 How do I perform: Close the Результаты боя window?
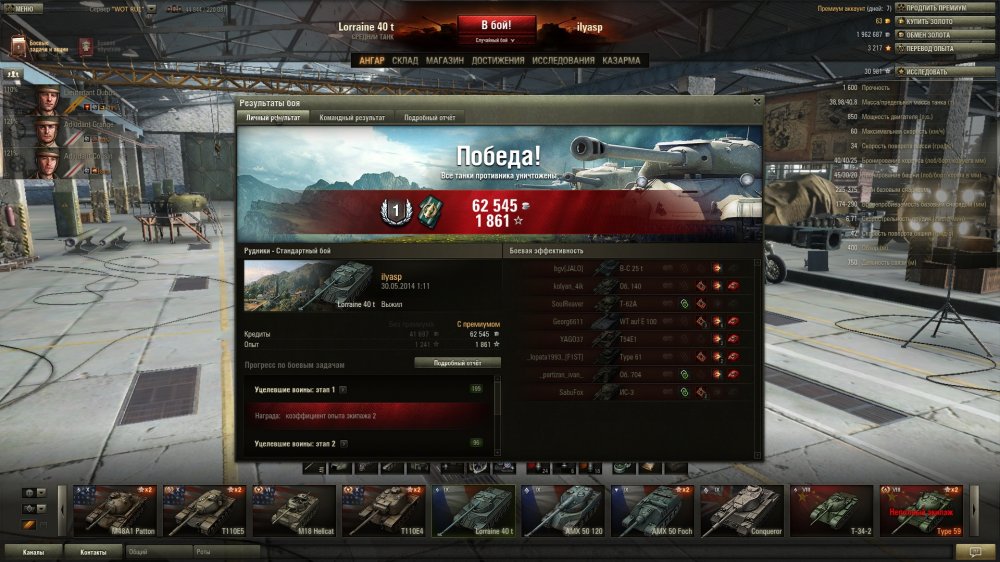click(756, 101)
